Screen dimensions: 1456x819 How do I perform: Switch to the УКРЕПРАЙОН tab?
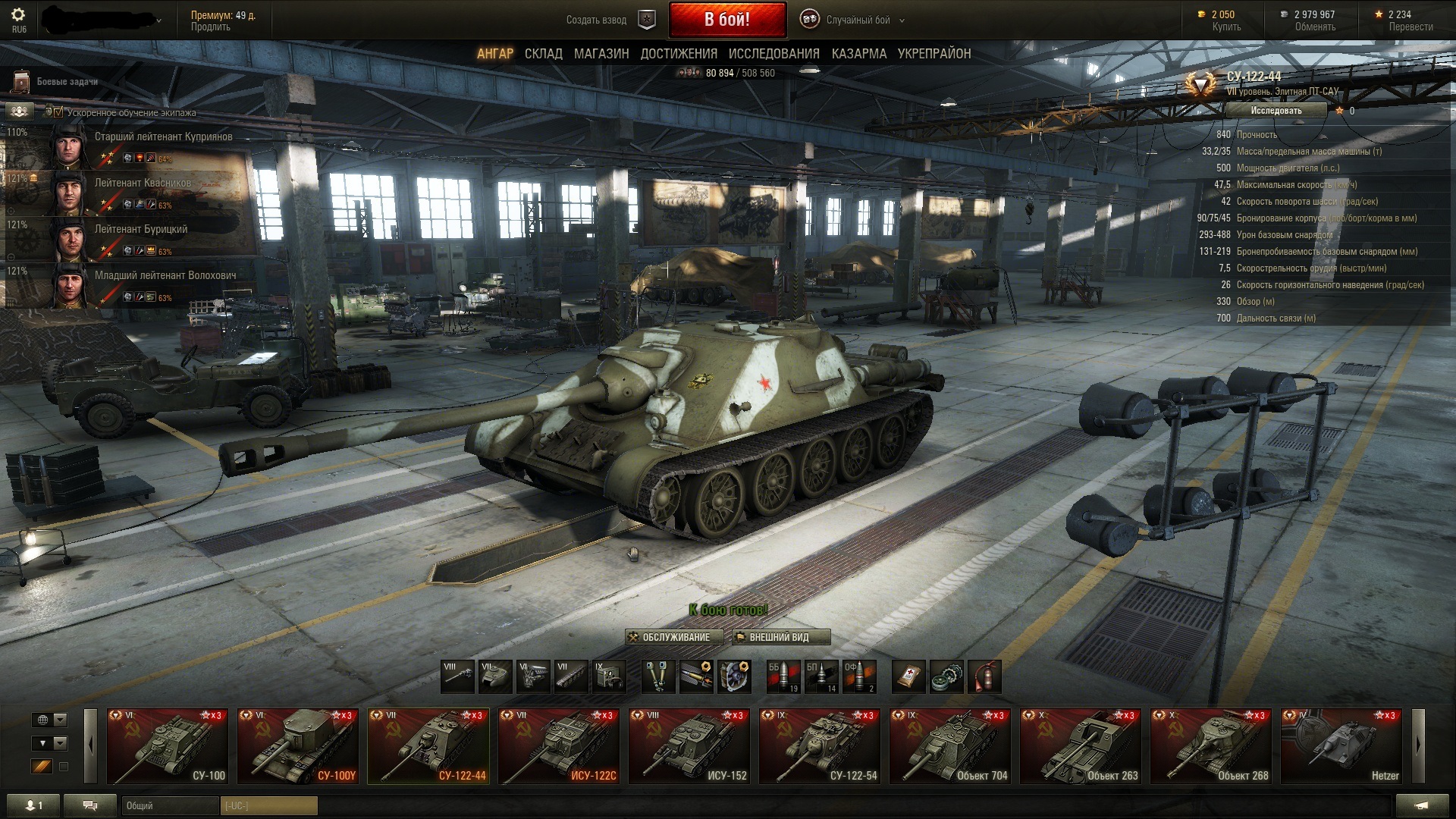tap(934, 54)
